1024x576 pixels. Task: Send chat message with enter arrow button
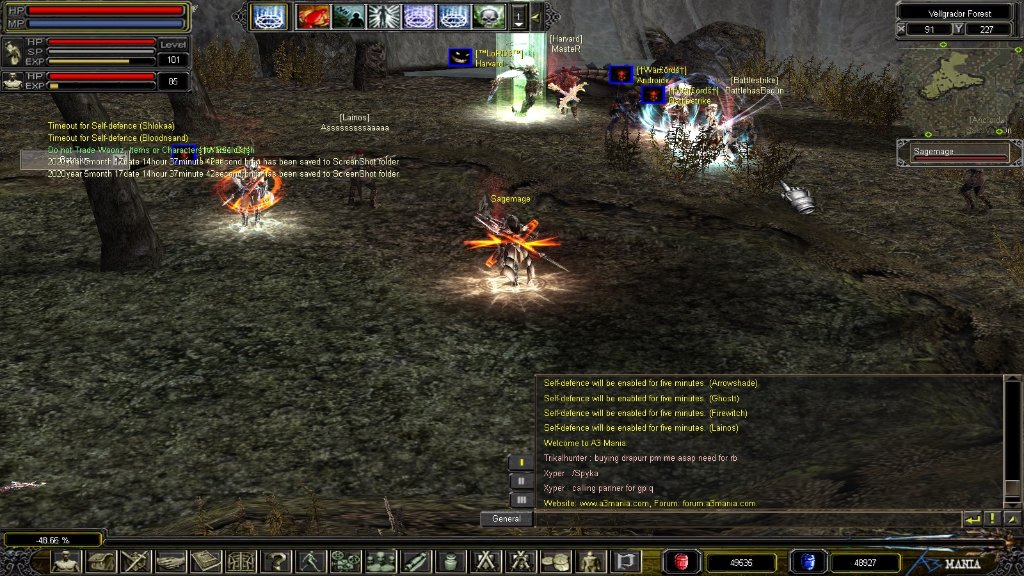pyautogui.click(x=971, y=519)
